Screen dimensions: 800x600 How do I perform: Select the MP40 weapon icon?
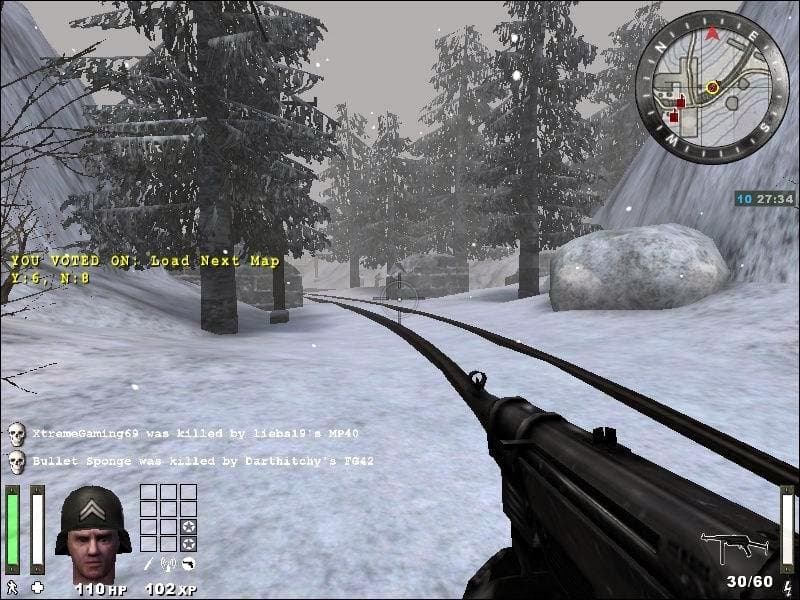tap(734, 547)
